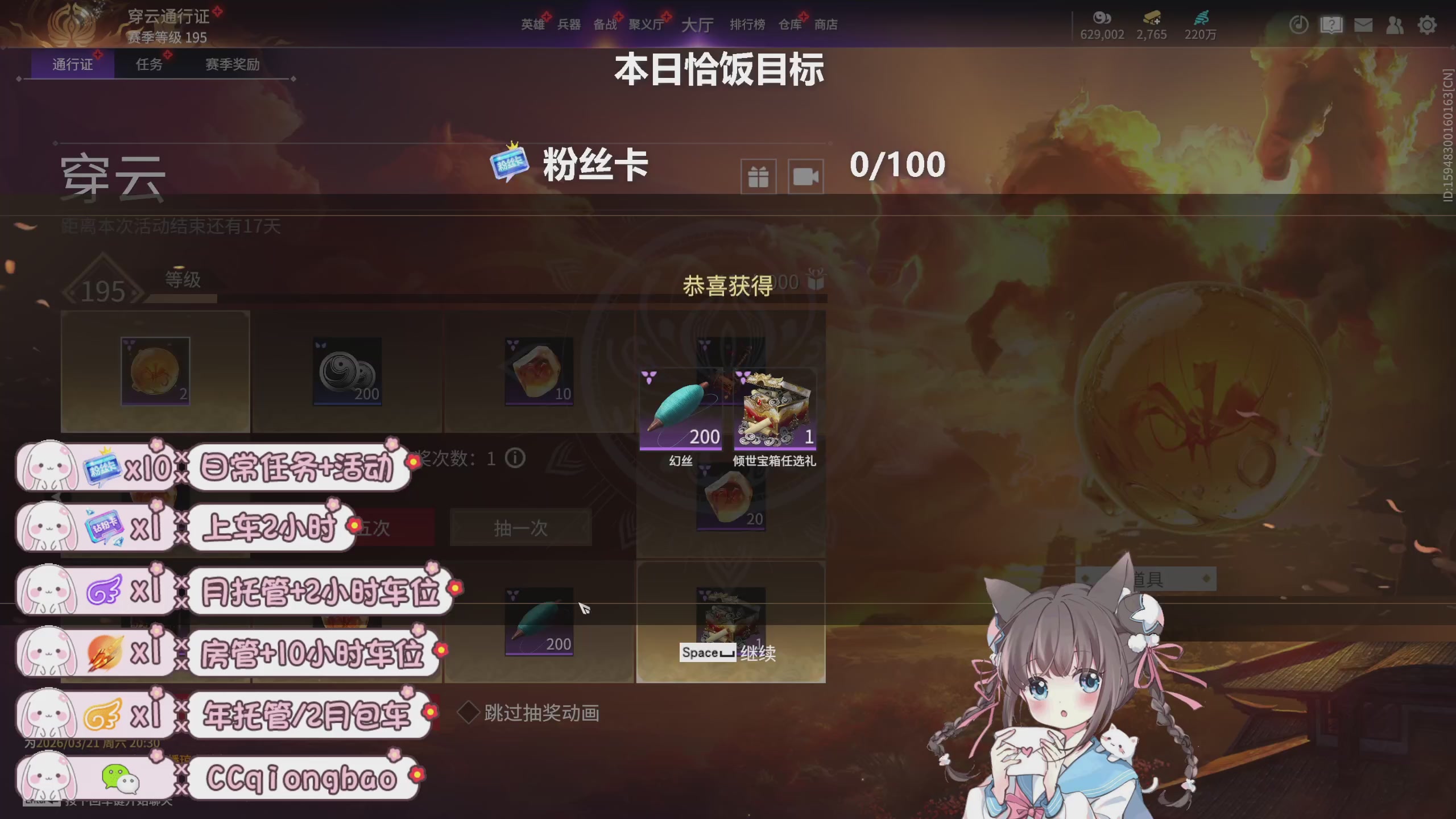Switch to the 任务 tab
Viewport: 1456px width, 819px height.
148,64
